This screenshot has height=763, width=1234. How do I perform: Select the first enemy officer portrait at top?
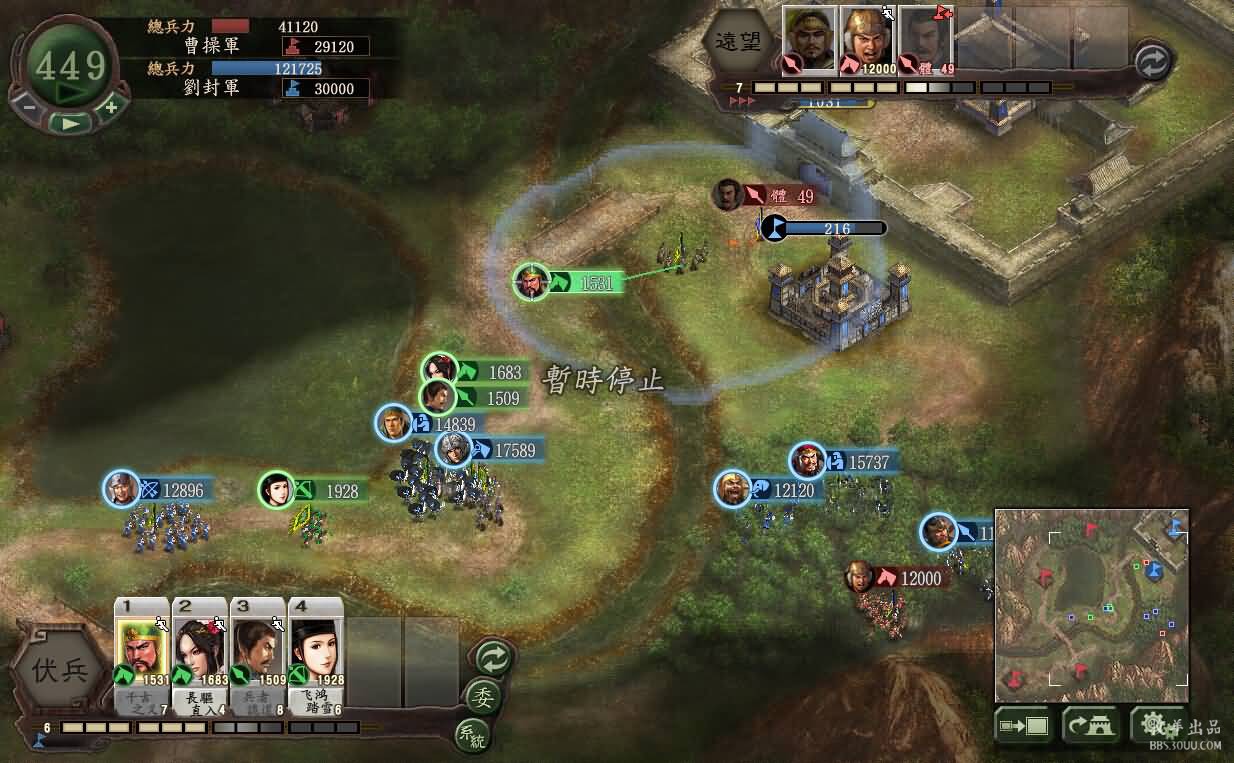(x=808, y=40)
